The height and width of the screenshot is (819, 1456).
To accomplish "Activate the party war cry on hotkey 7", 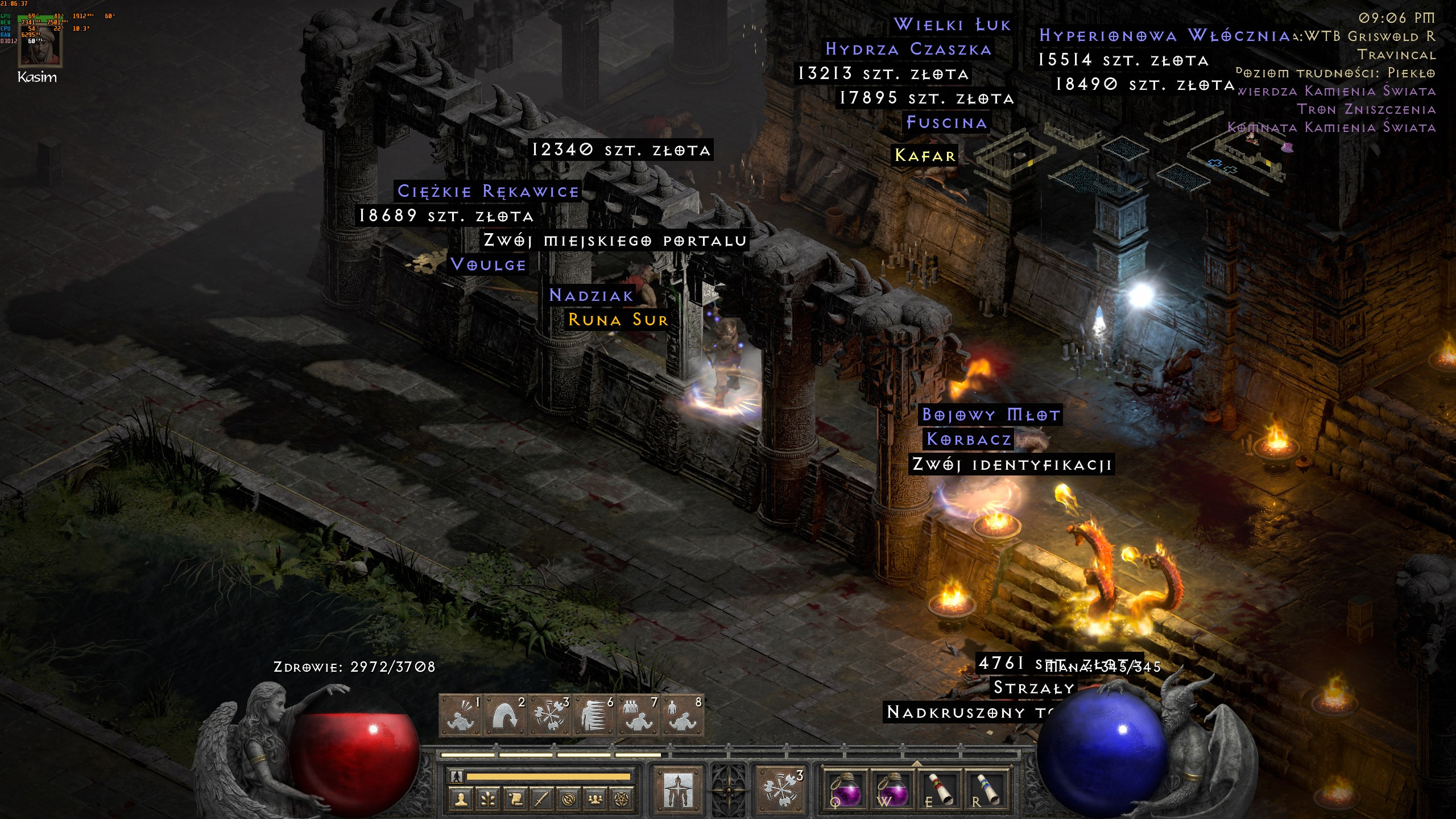I will click(x=638, y=716).
